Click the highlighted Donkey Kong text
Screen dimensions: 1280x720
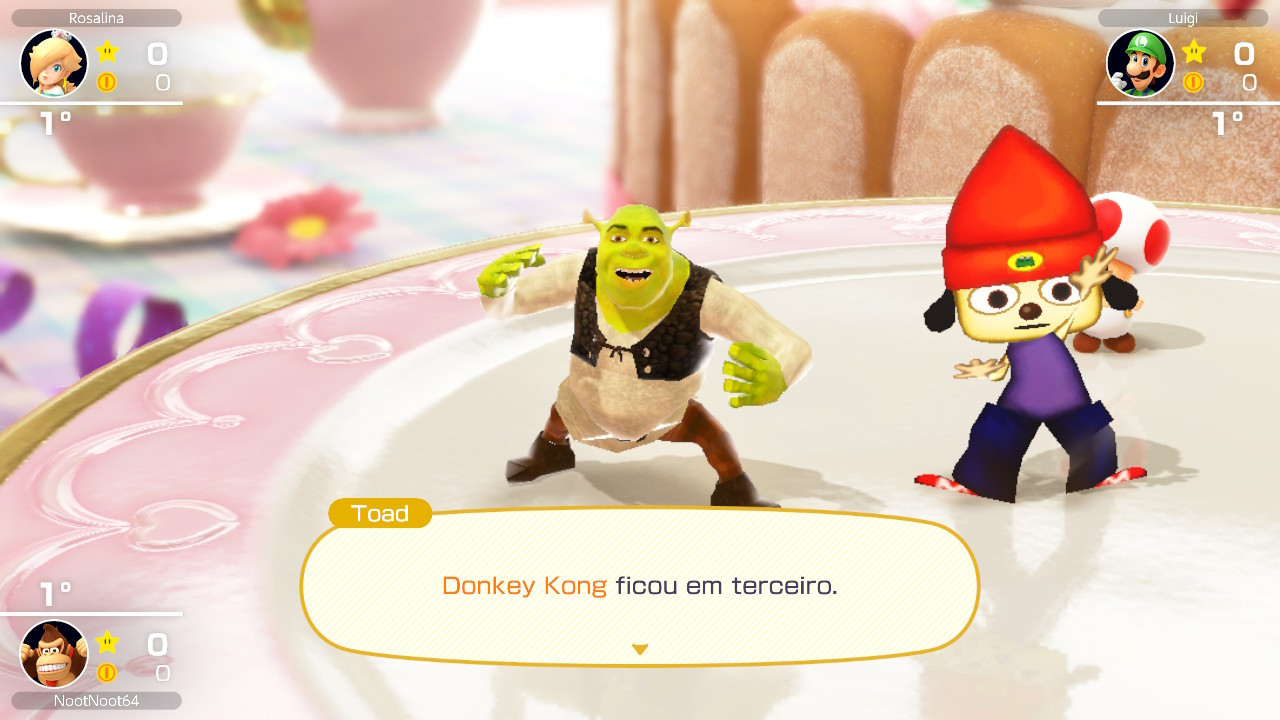(x=524, y=588)
